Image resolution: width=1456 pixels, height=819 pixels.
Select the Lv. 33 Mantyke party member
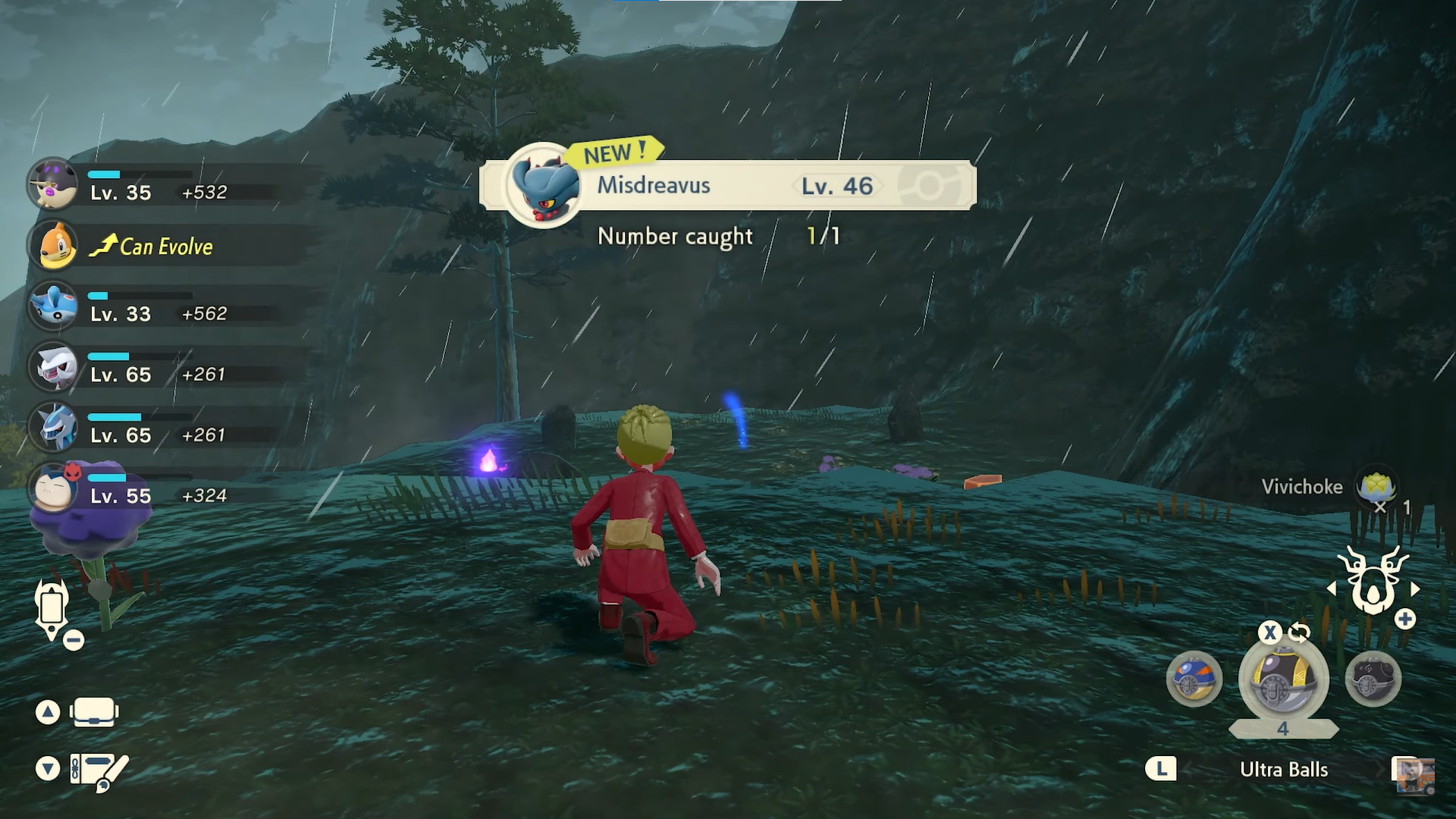pos(53,305)
